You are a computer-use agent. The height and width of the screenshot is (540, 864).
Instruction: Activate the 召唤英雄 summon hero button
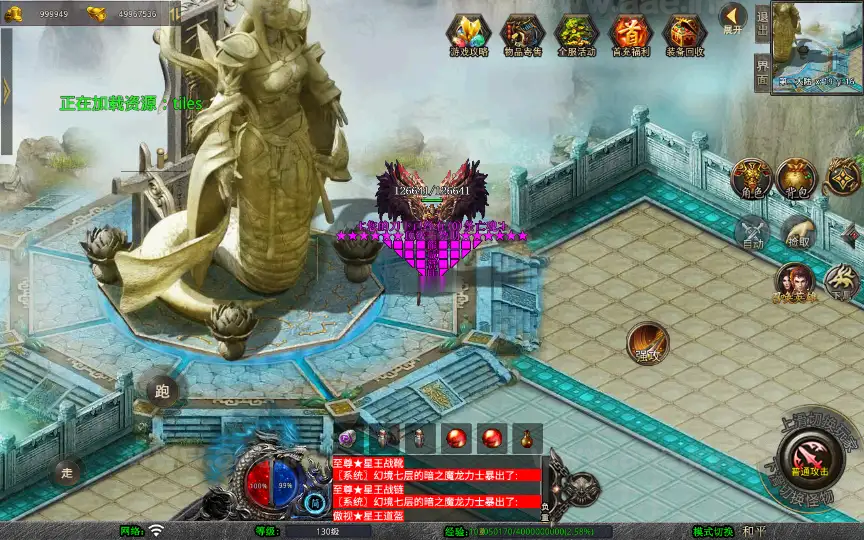pyautogui.click(x=795, y=283)
